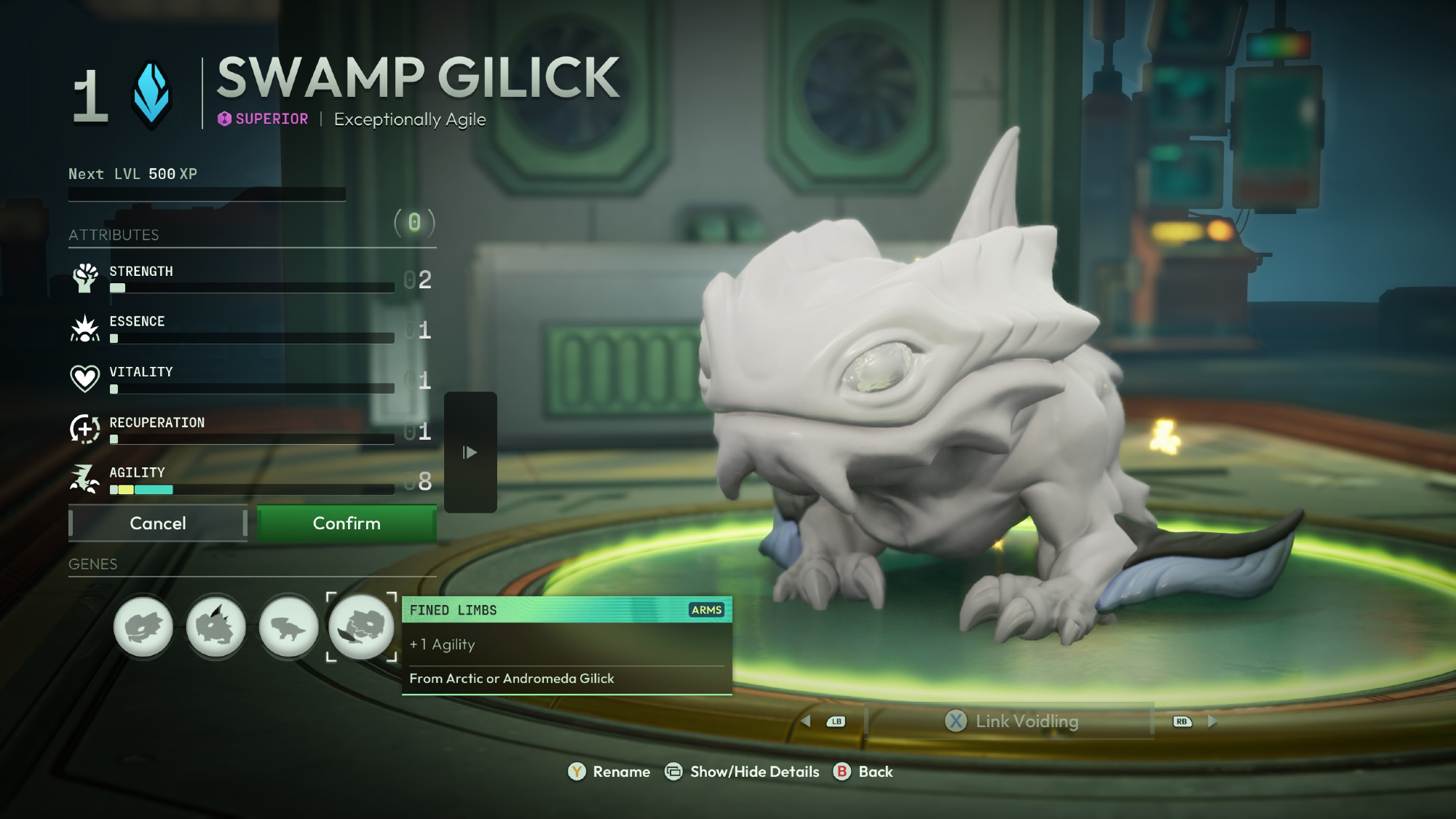The height and width of the screenshot is (819, 1456).
Task: Select the Essence attribute row
Action: tap(251, 329)
